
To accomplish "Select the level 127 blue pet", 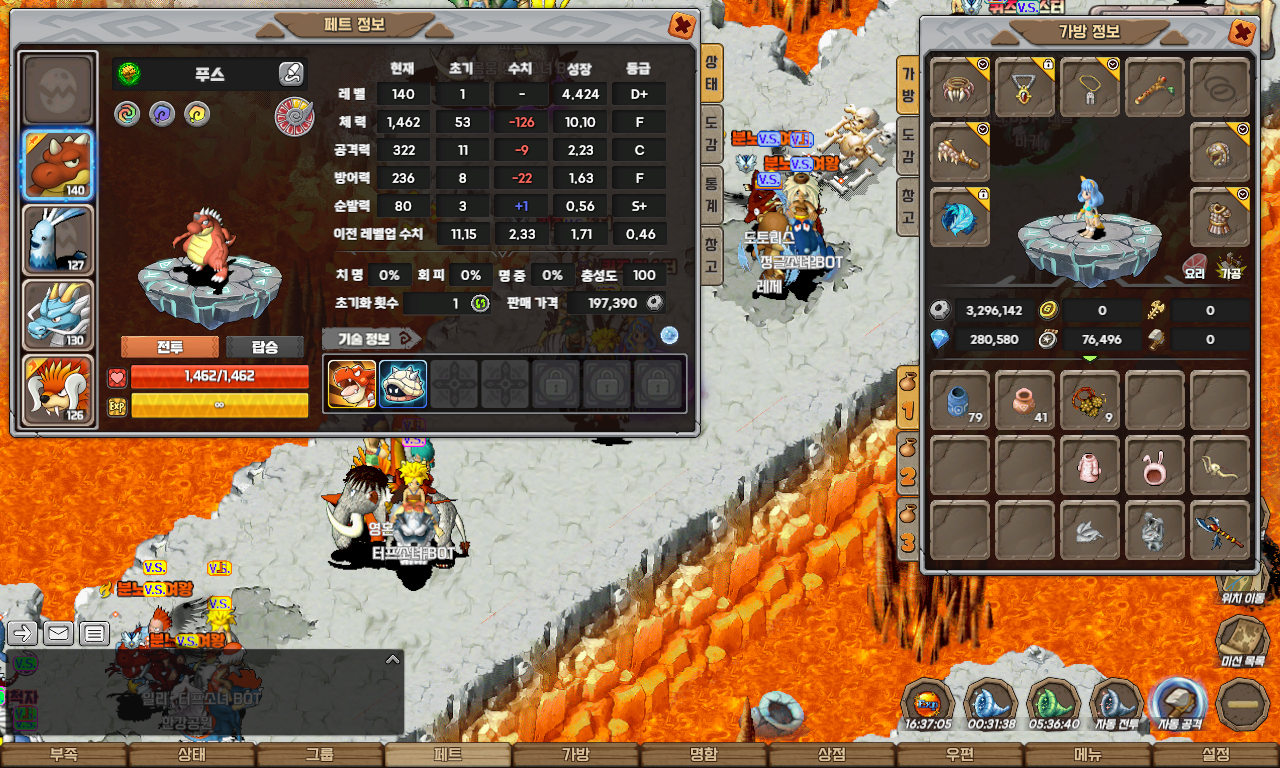I will 58,240.
